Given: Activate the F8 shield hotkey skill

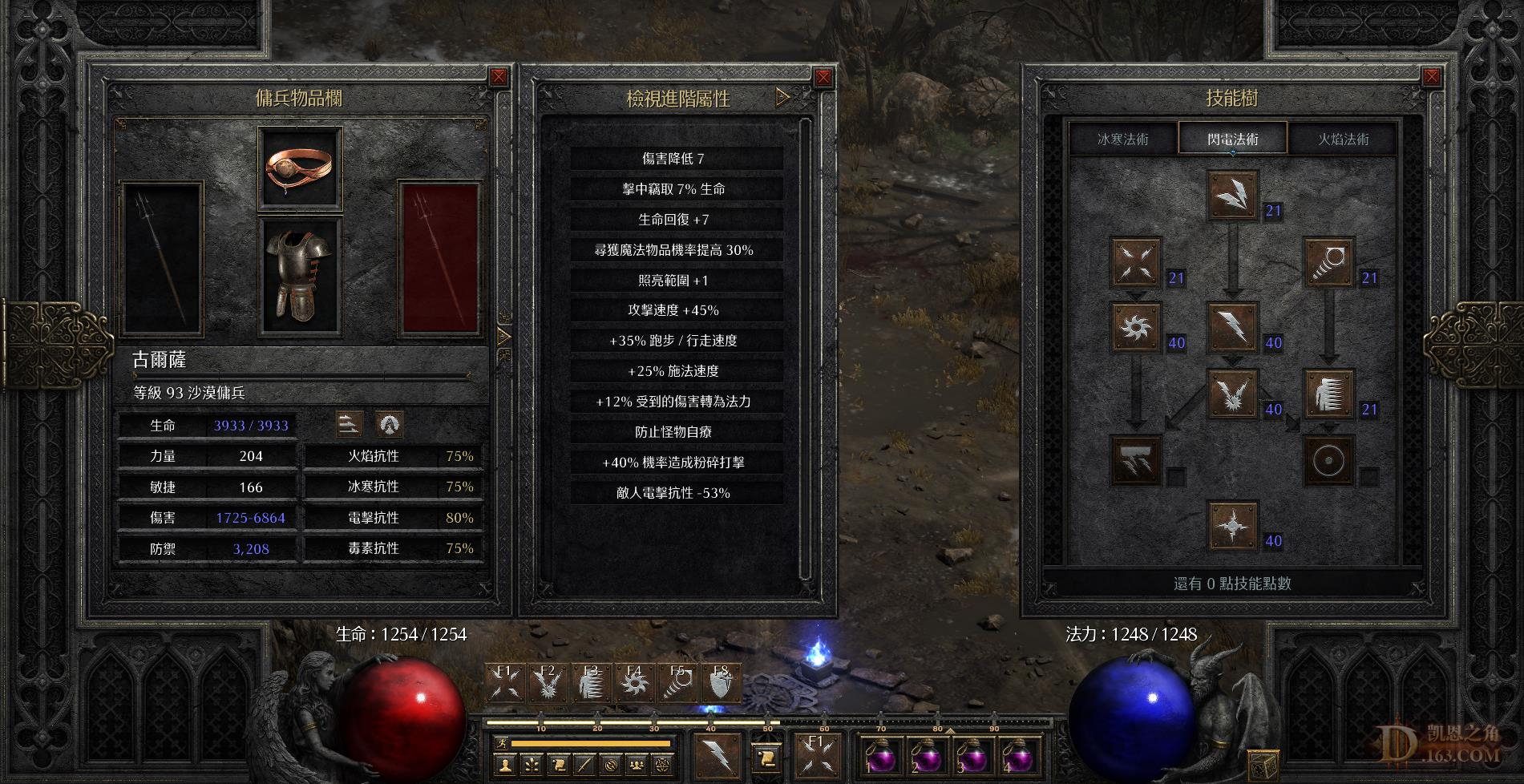Looking at the screenshot, I should pos(721,682).
